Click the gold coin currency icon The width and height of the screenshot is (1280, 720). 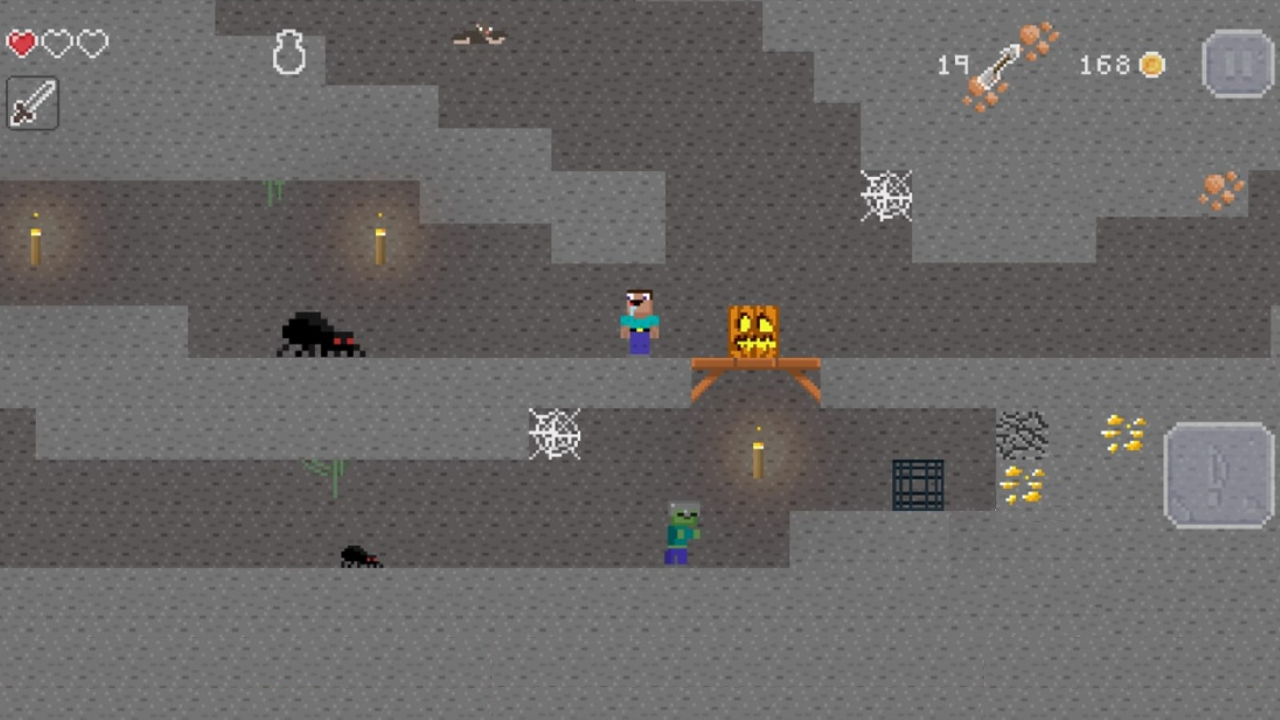pyautogui.click(x=1152, y=65)
